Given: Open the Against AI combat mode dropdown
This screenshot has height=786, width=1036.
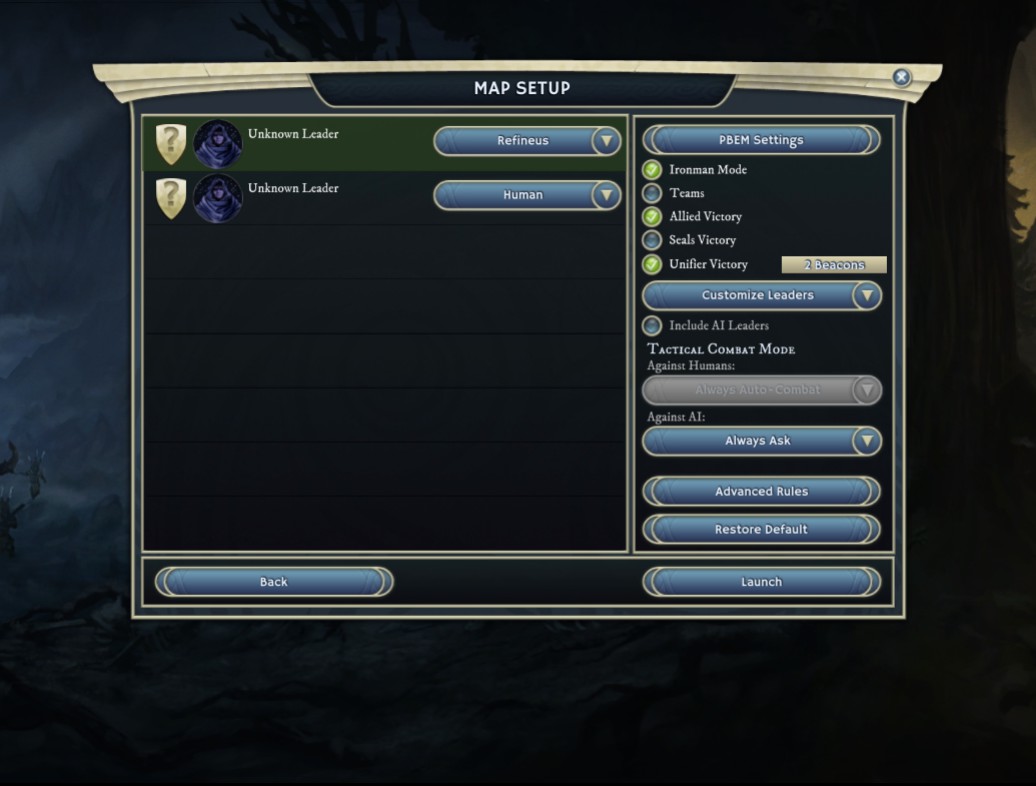Looking at the screenshot, I should 761,441.
